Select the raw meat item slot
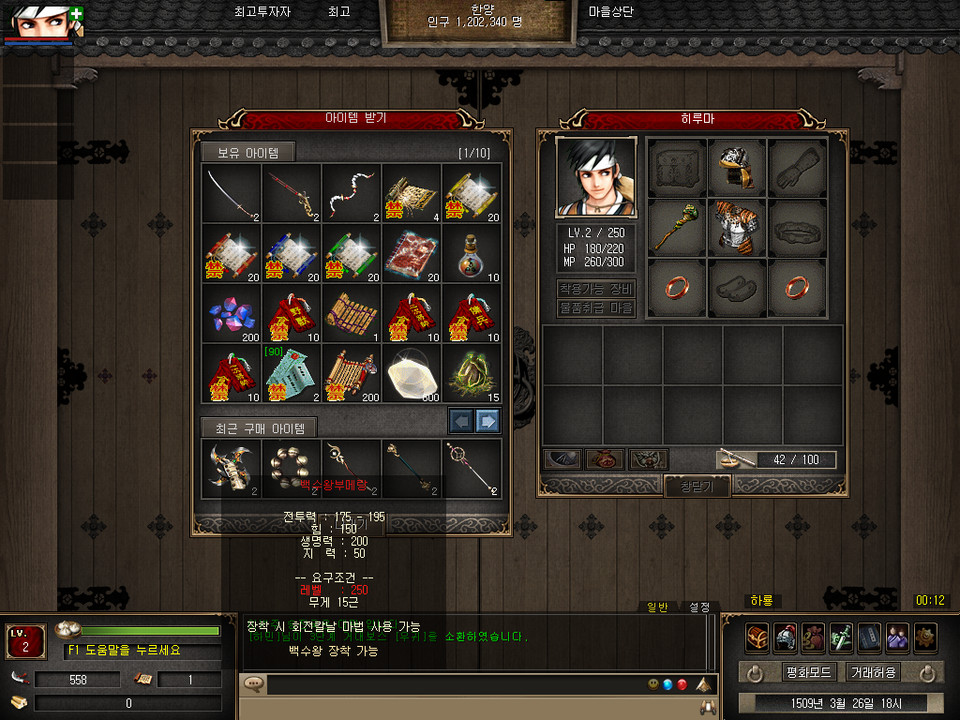 (x=411, y=253)
